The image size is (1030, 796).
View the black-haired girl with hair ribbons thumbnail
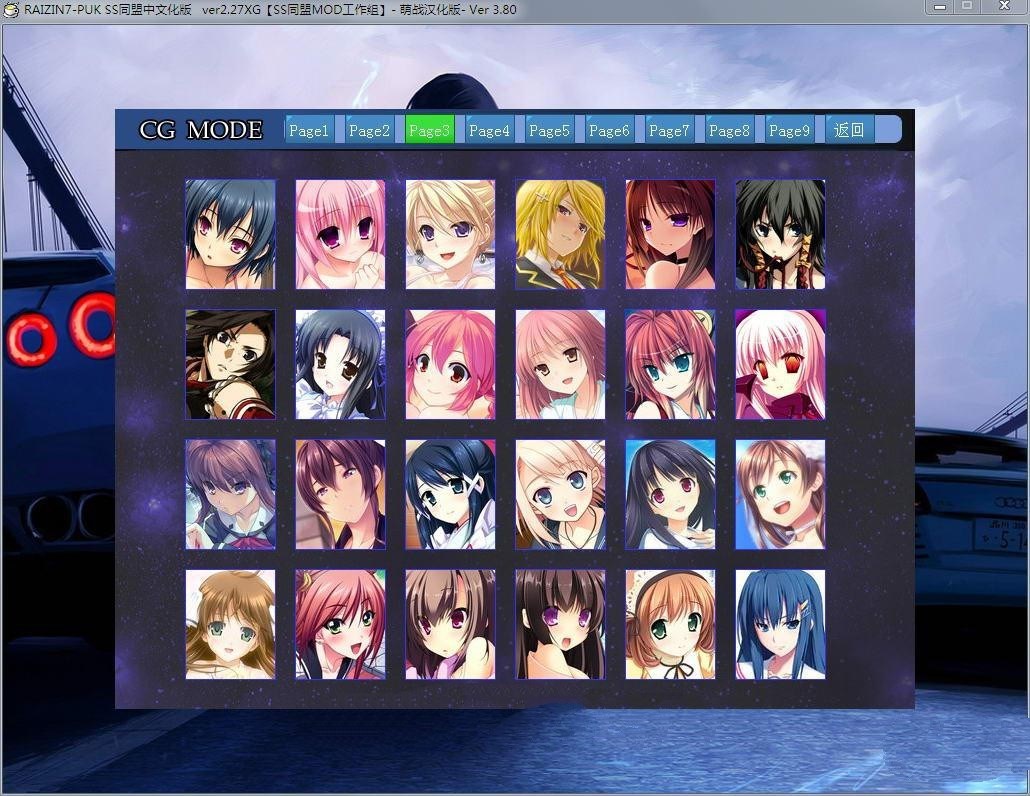[780, 235]
